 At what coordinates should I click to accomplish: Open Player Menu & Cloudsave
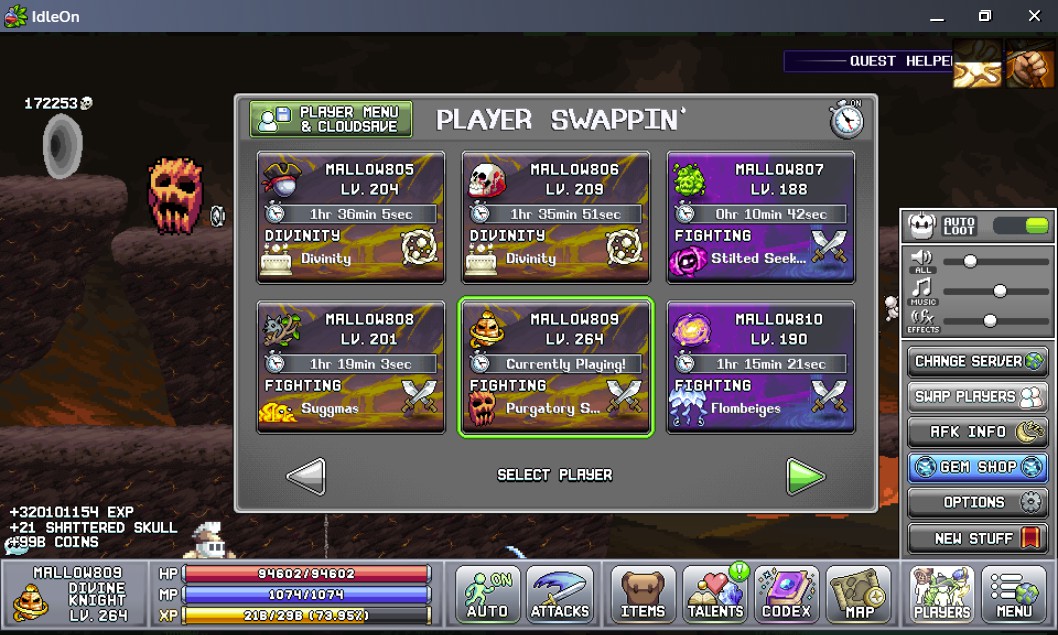coord(331,119)
